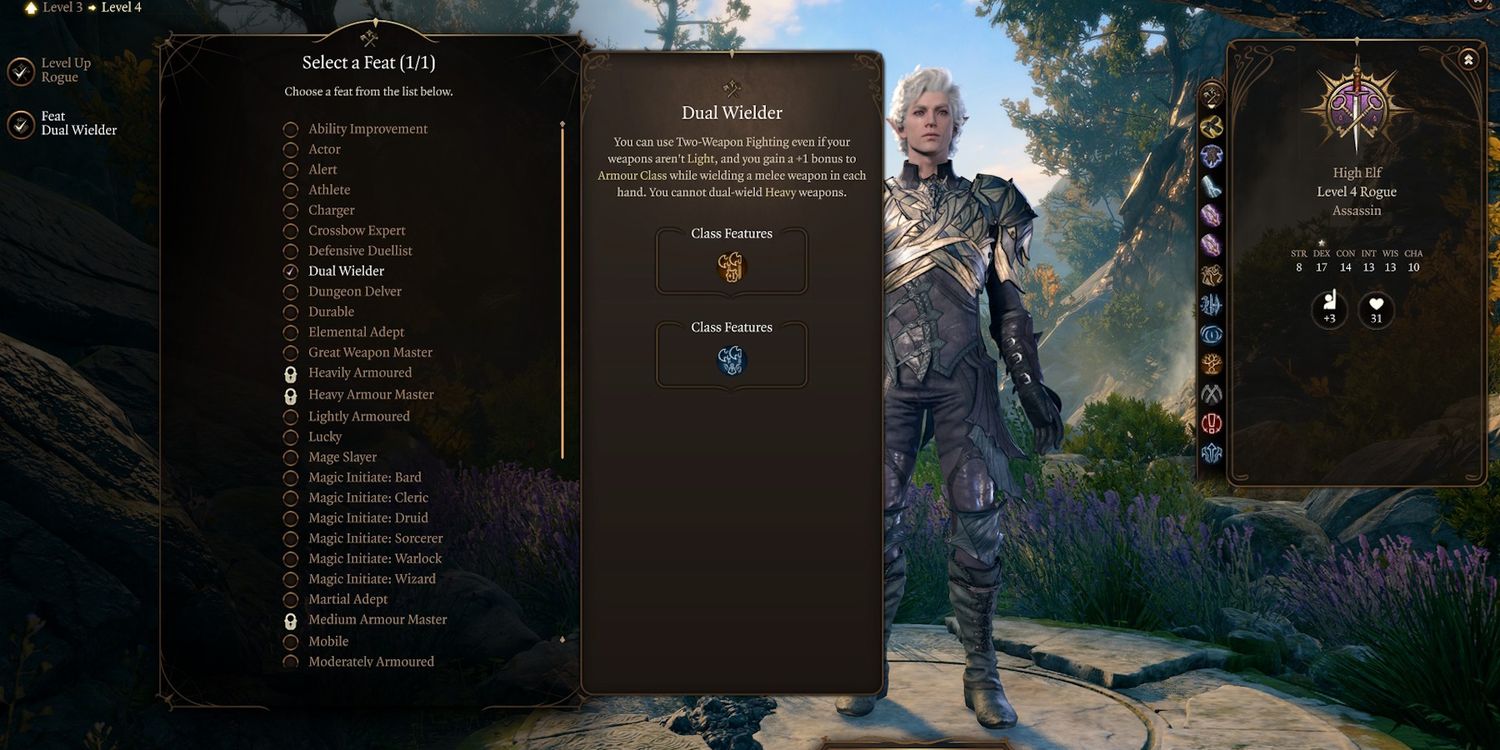Click the orange Class Features icon
Viewport: 1500px width, 750px height.
[x=732, y=267]
